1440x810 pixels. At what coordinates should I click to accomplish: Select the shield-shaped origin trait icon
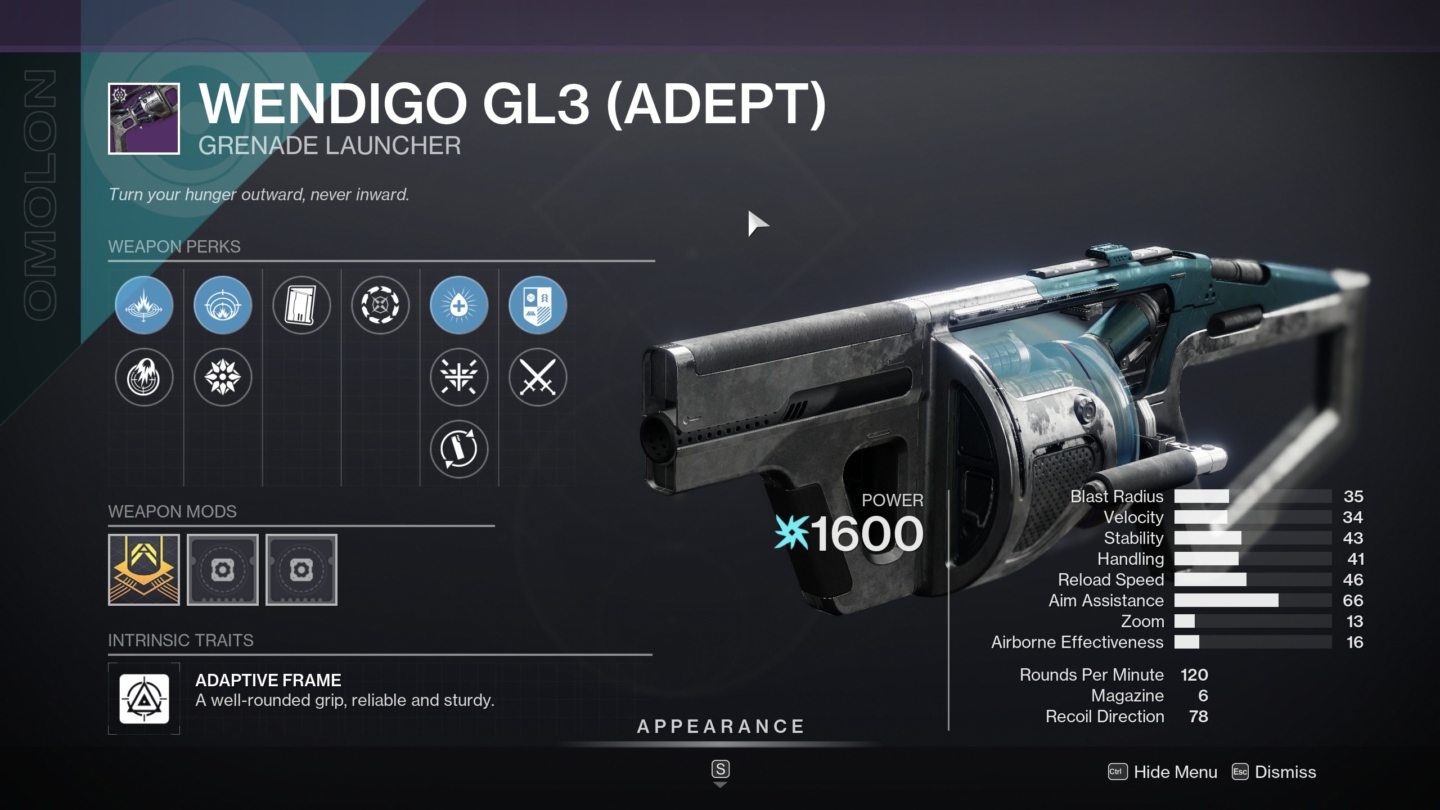point(538,305)
